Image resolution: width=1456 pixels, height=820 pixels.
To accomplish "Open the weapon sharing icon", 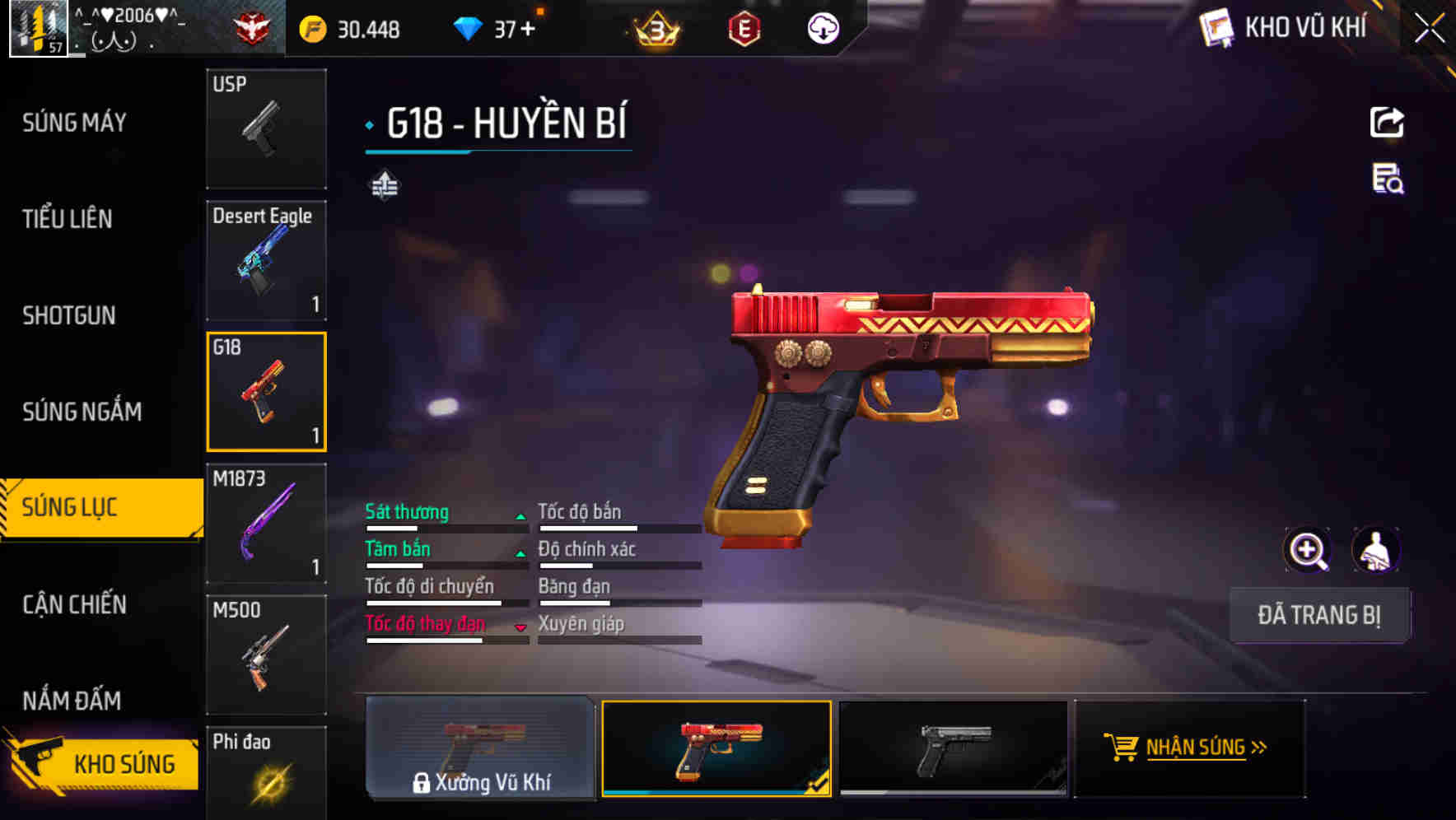I will click(x=1388, y=122).
